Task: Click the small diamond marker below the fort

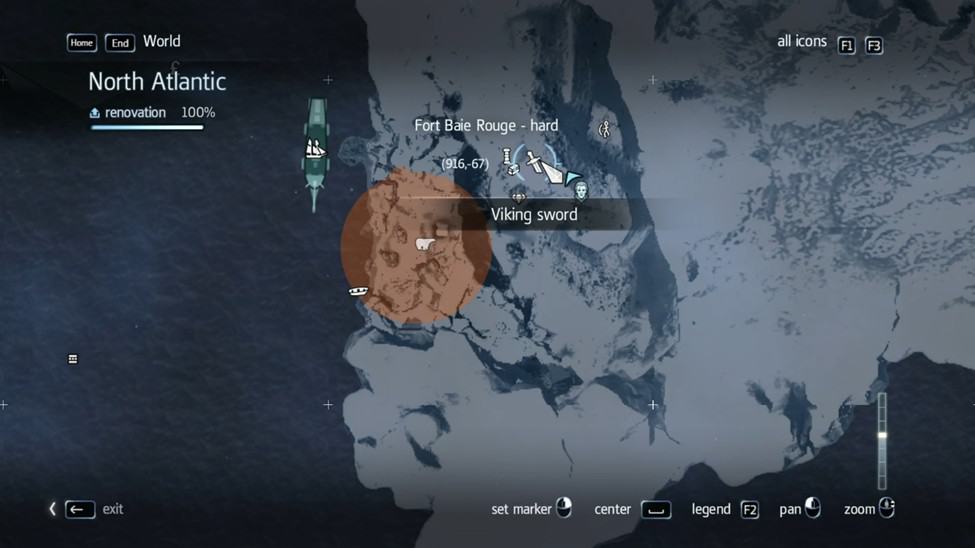Action: coord(518,198)
